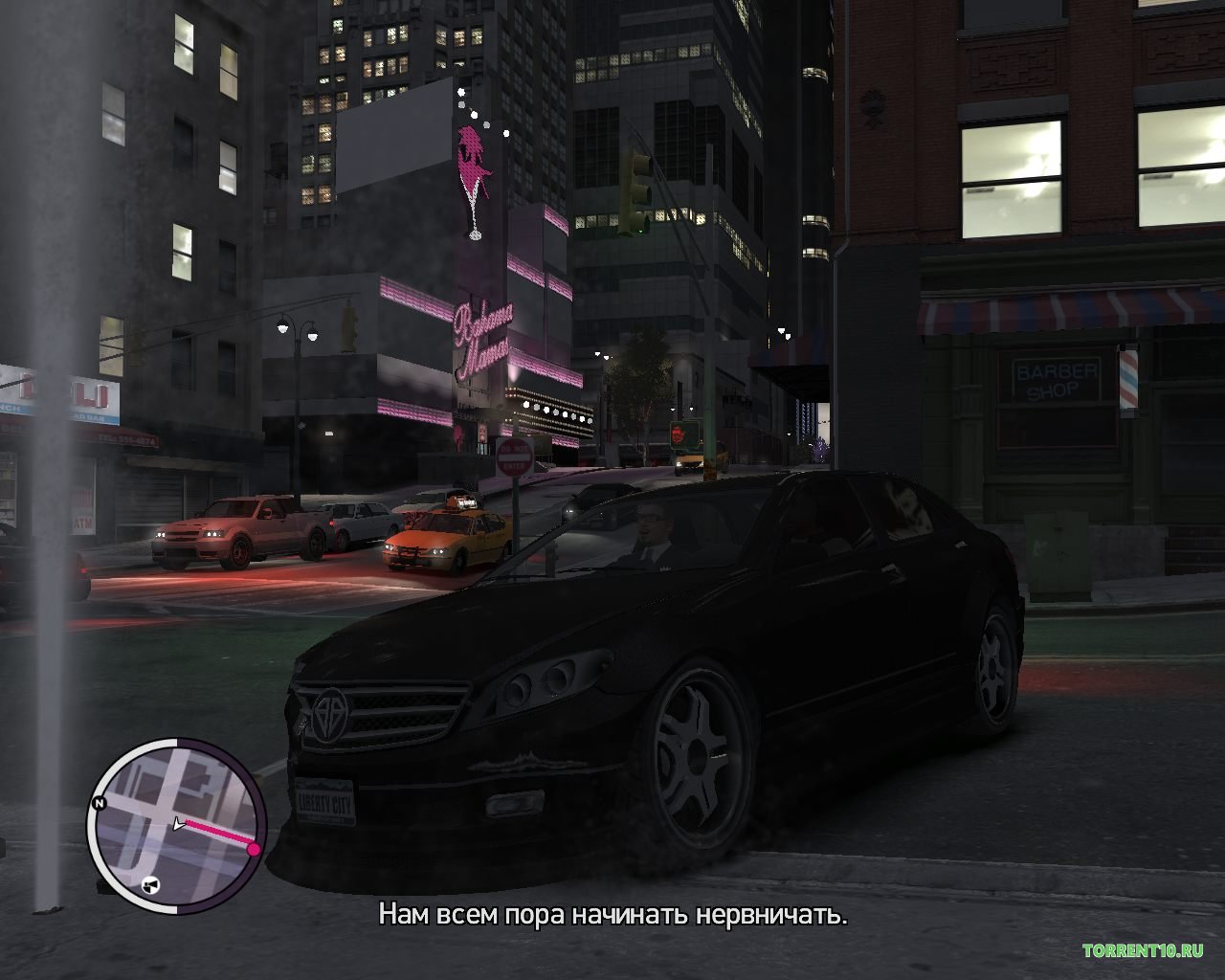
Task: Click the north compass marker on the minimap
Action: [x=98, y=803]
